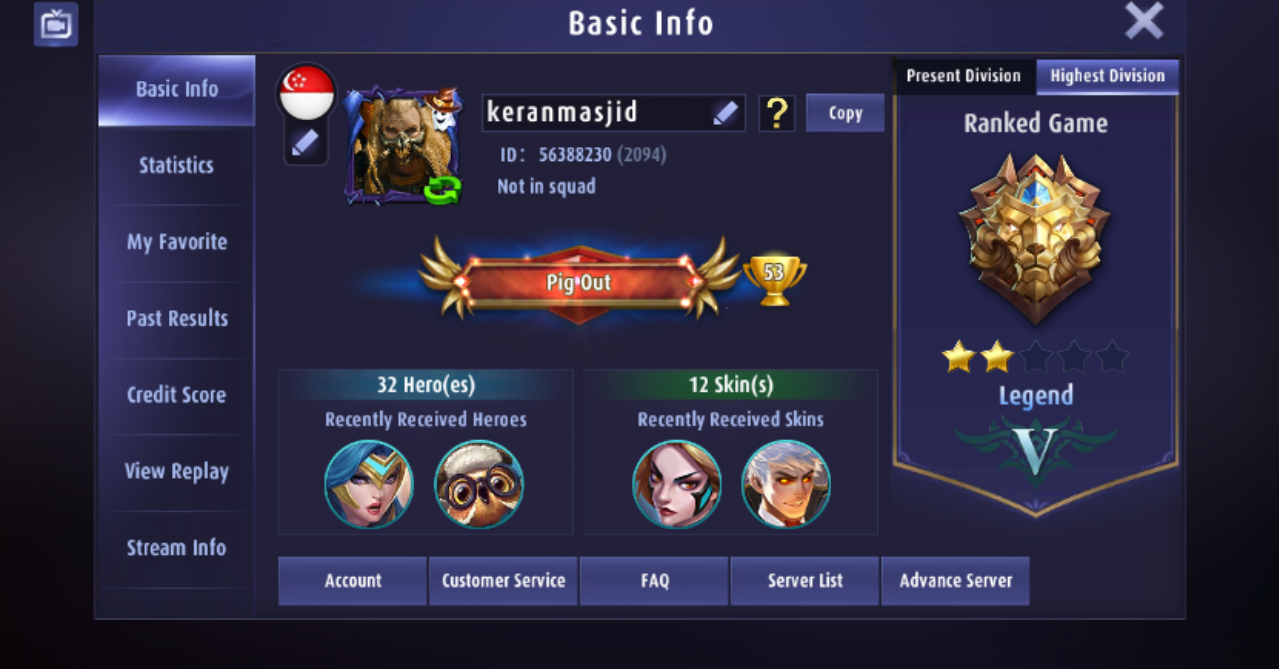1279x669 pixels.
Task: Select the Basic Info tab
Action: coord(176,89)
